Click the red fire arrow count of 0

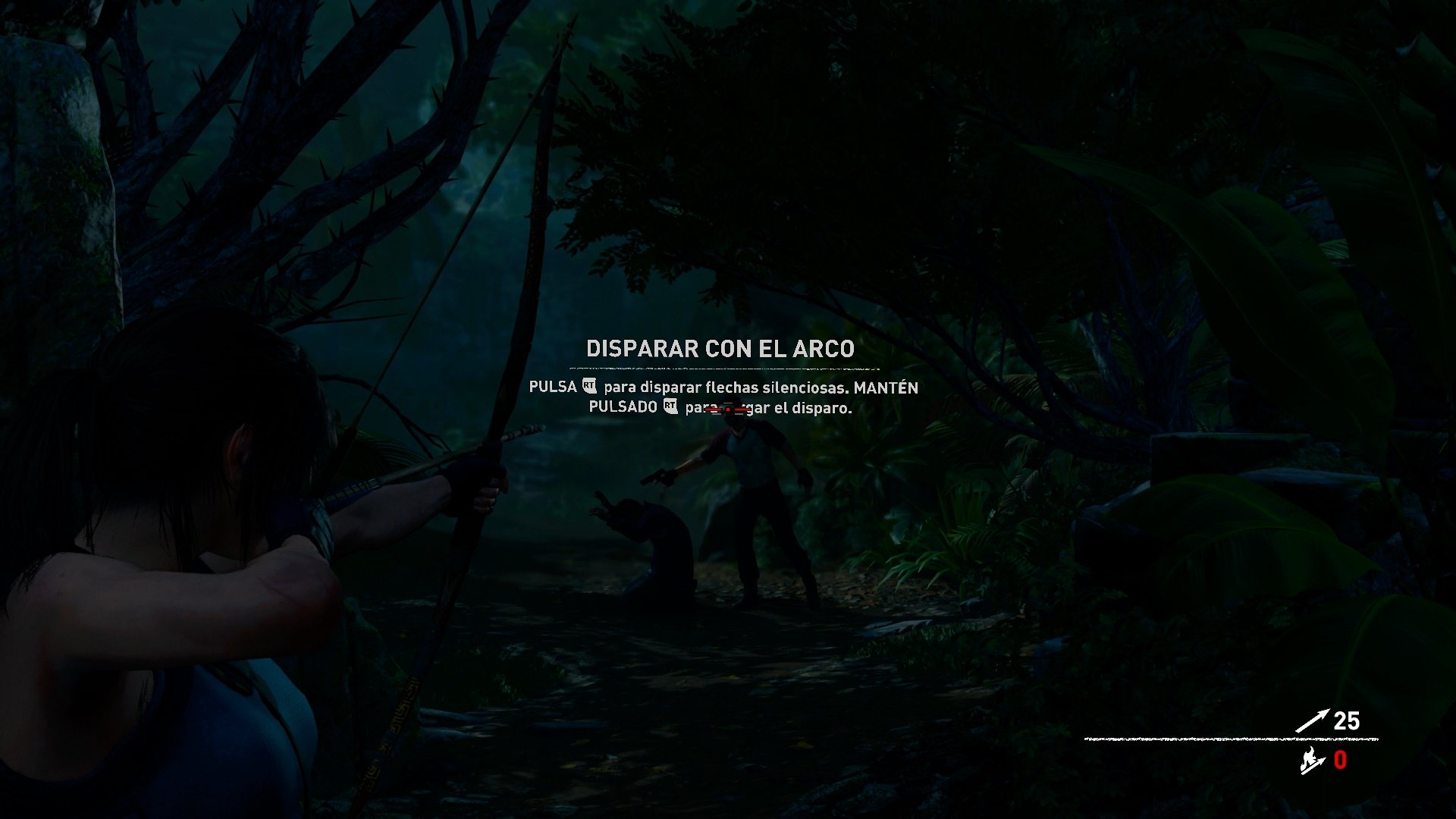click(1339, 759)
